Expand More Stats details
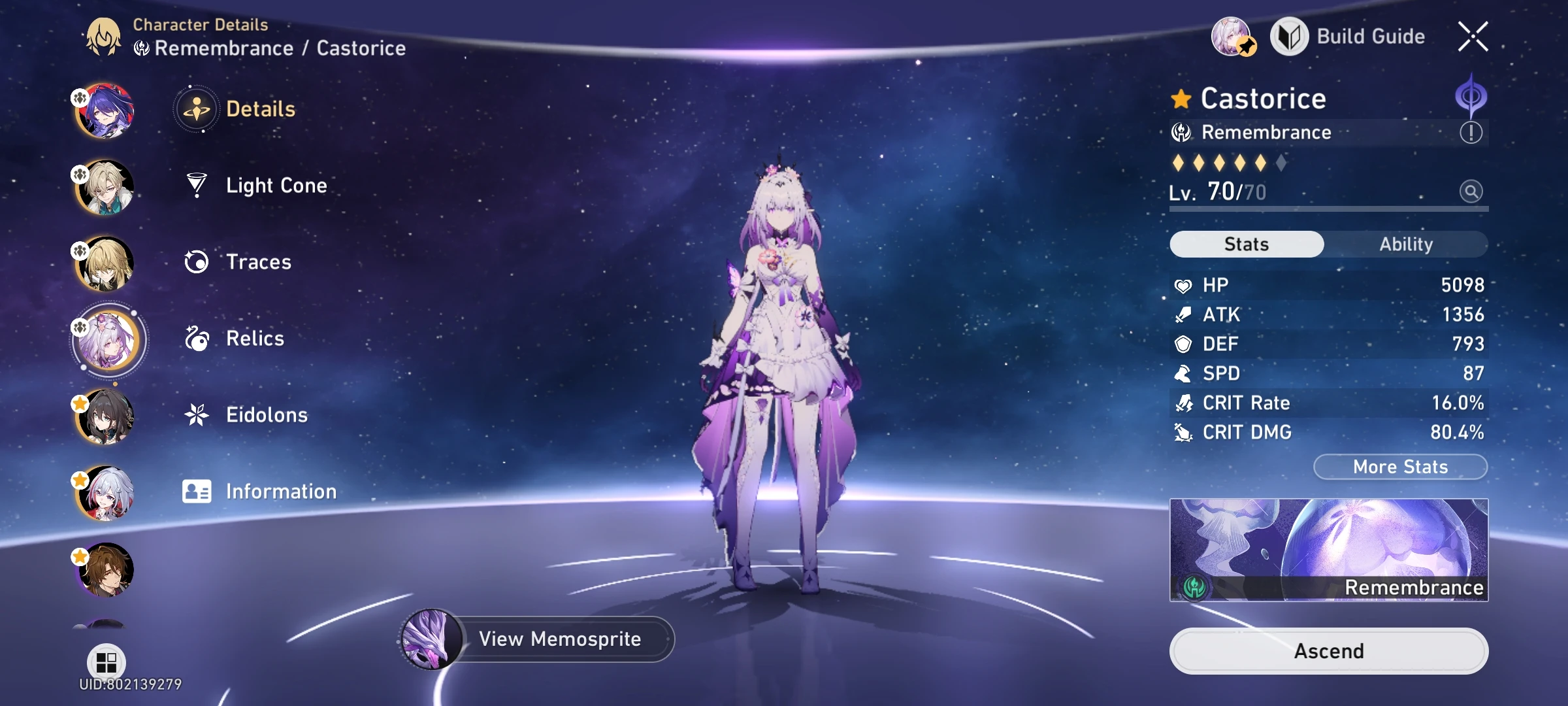Image resolution: width=1568 pixels, height=706 pixels. [x=1399, y=466]
